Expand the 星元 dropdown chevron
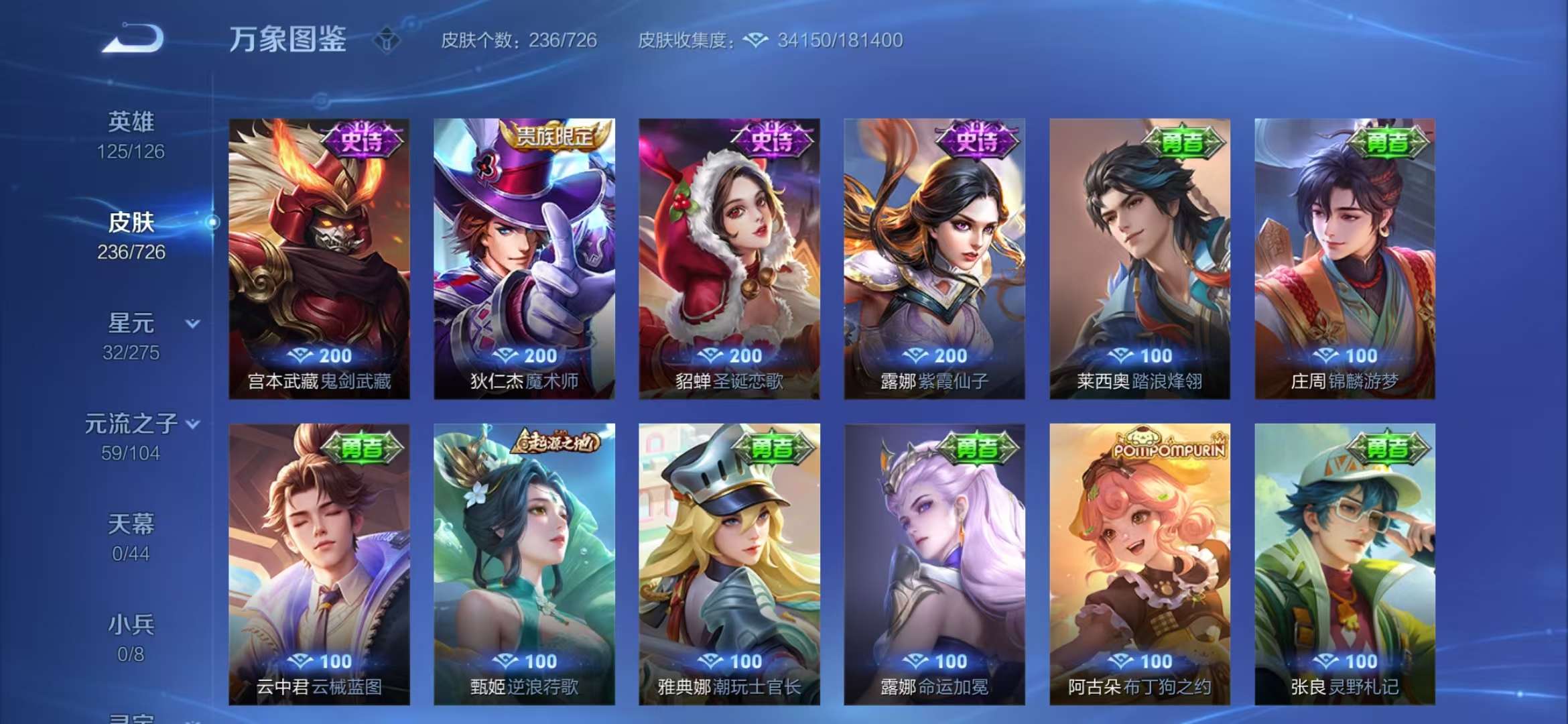This screenshot has height=724, width=1568. coord(192,322)
